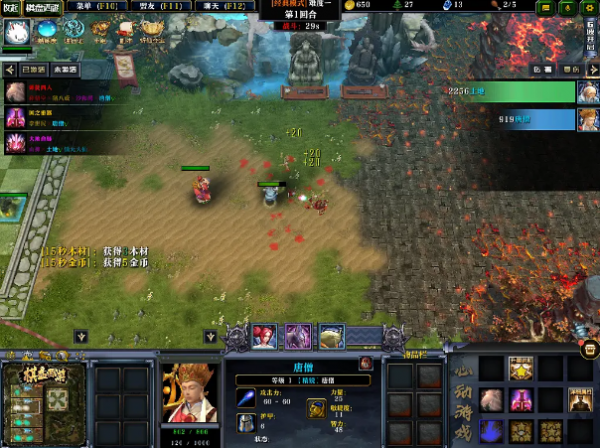Select the white rabbit hero portrait
600x448 pixels.
click(x=17, y=32)
